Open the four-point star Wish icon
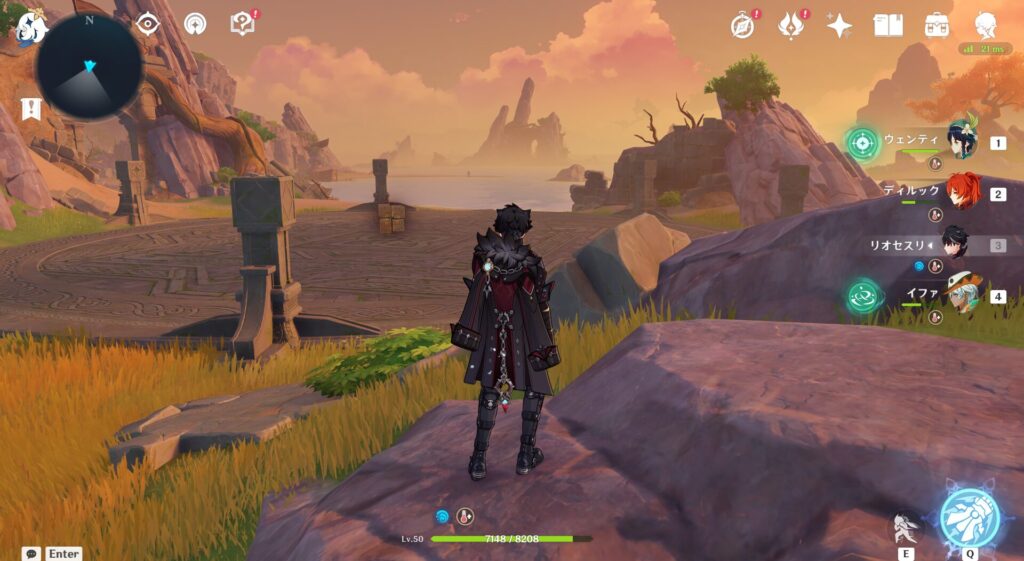This screenshot has width=1024, height=561. [x=839, y=26]
